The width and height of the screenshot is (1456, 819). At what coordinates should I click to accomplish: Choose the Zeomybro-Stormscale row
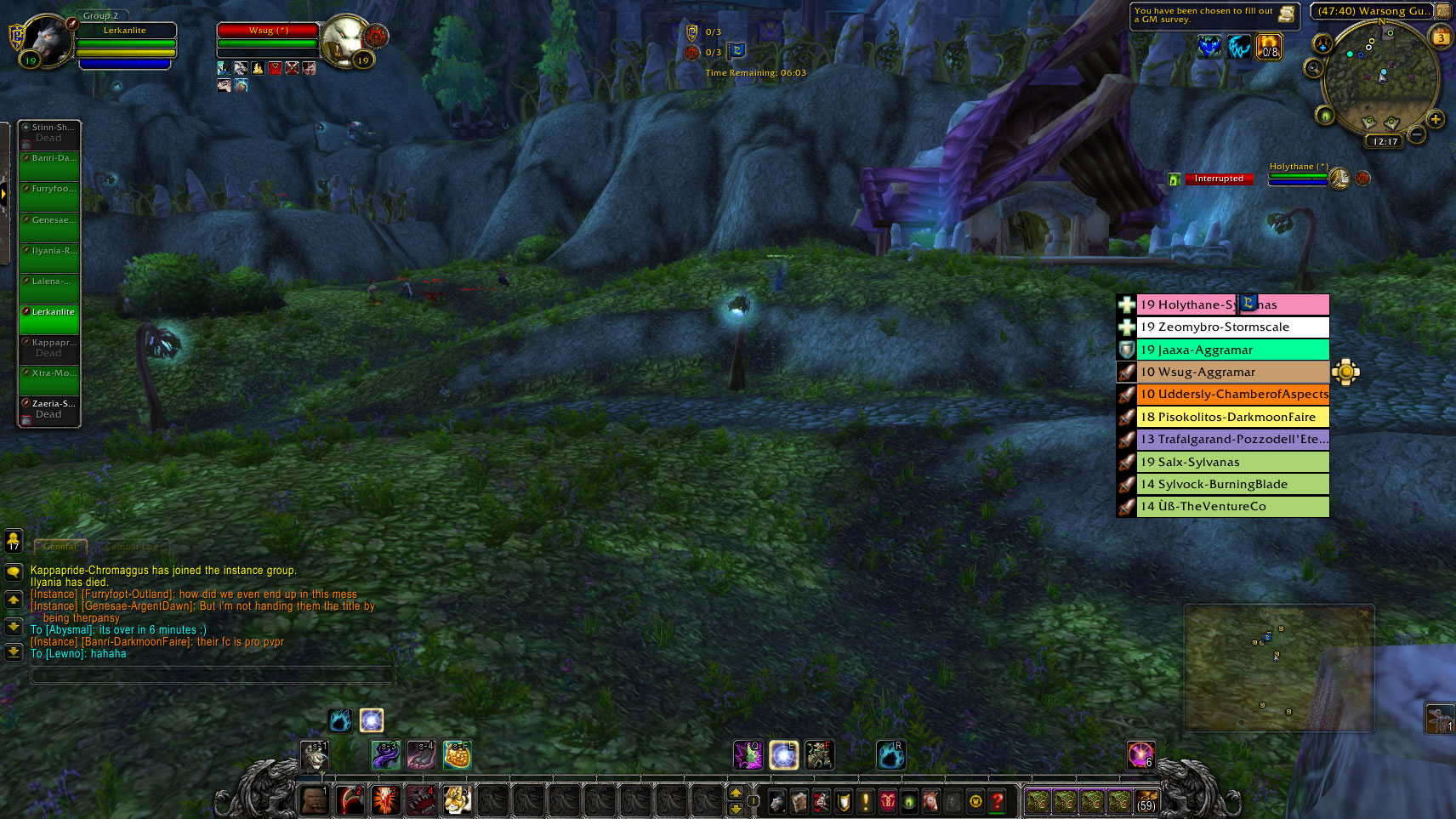pyautogui.click(x=1231, y=327)
